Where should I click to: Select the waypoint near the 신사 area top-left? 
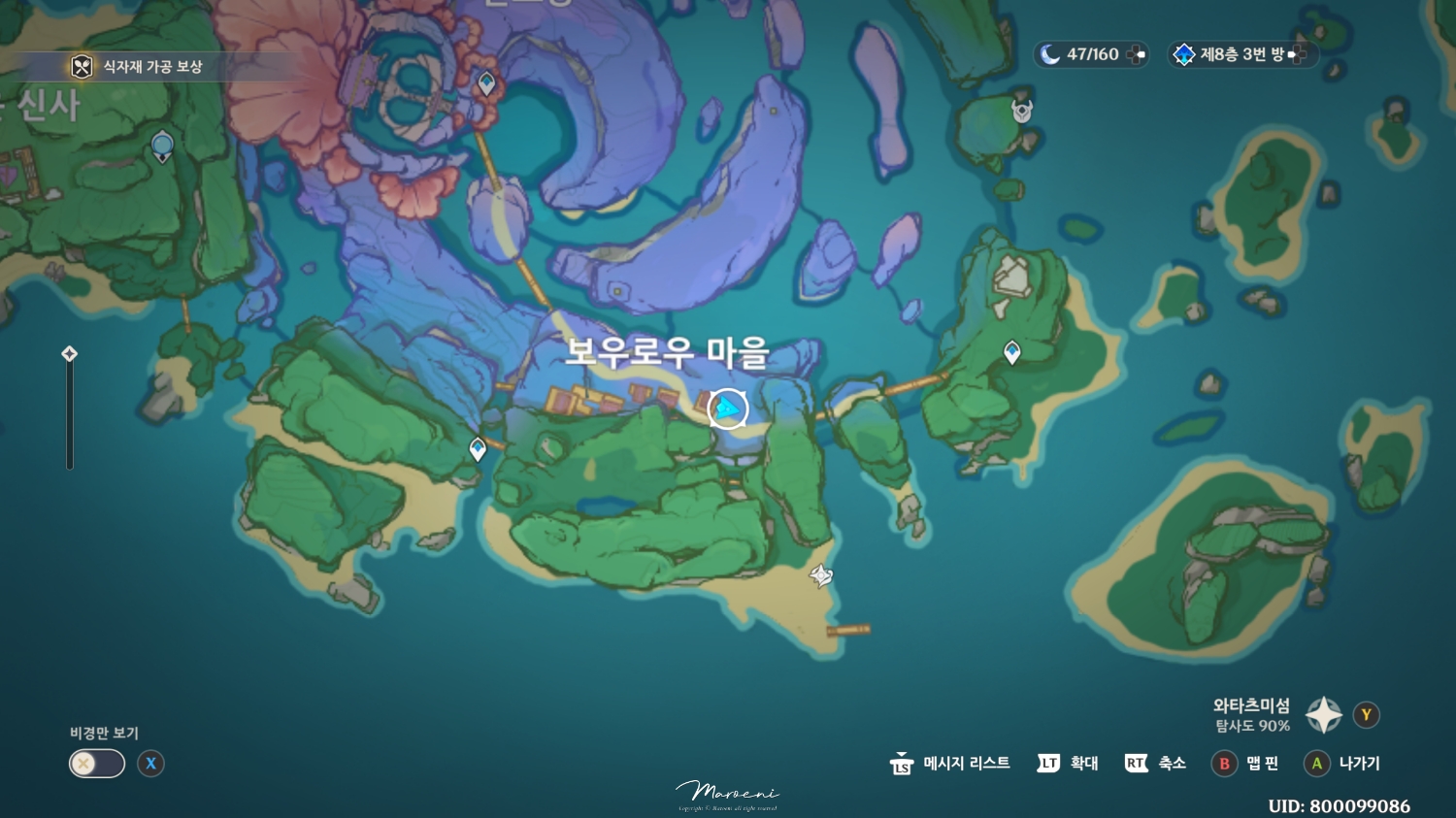click(161, 146)
